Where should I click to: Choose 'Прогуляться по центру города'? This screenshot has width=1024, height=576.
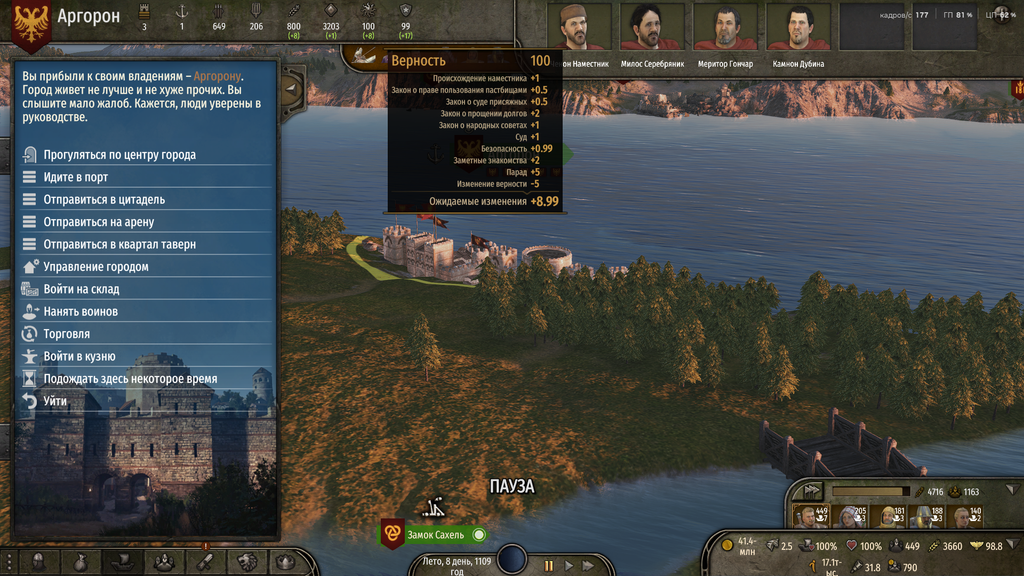119,155
